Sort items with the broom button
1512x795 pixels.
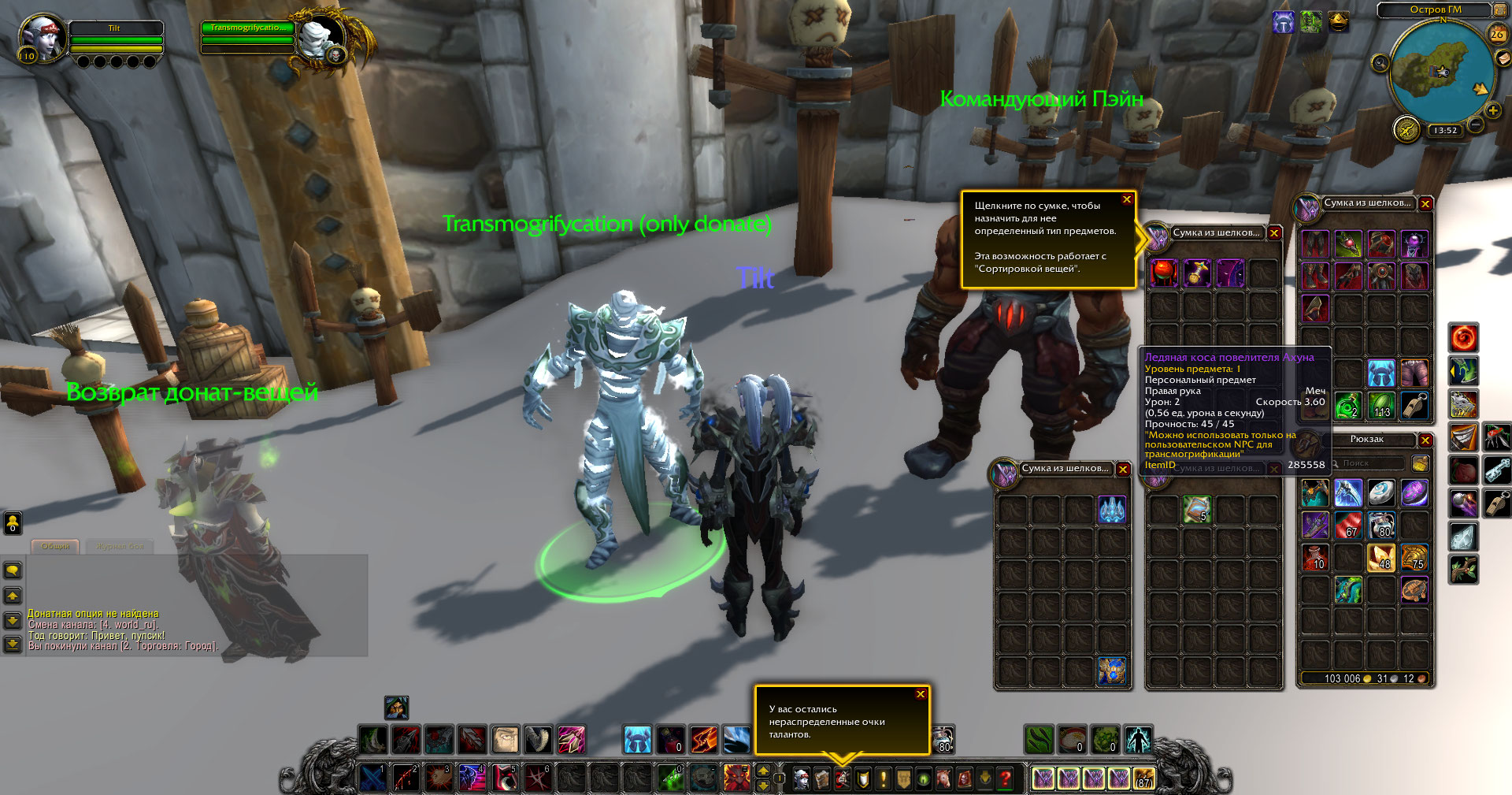point(1420,463)
